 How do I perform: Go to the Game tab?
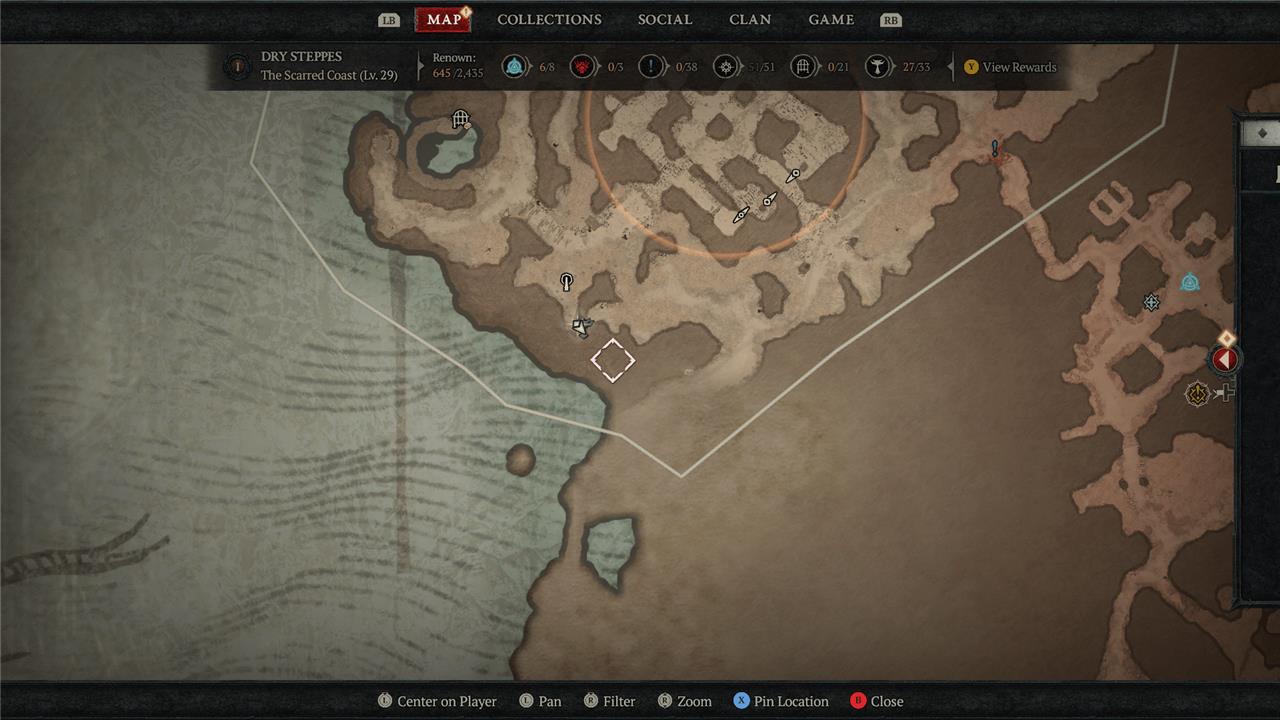(x=831, y=20)
